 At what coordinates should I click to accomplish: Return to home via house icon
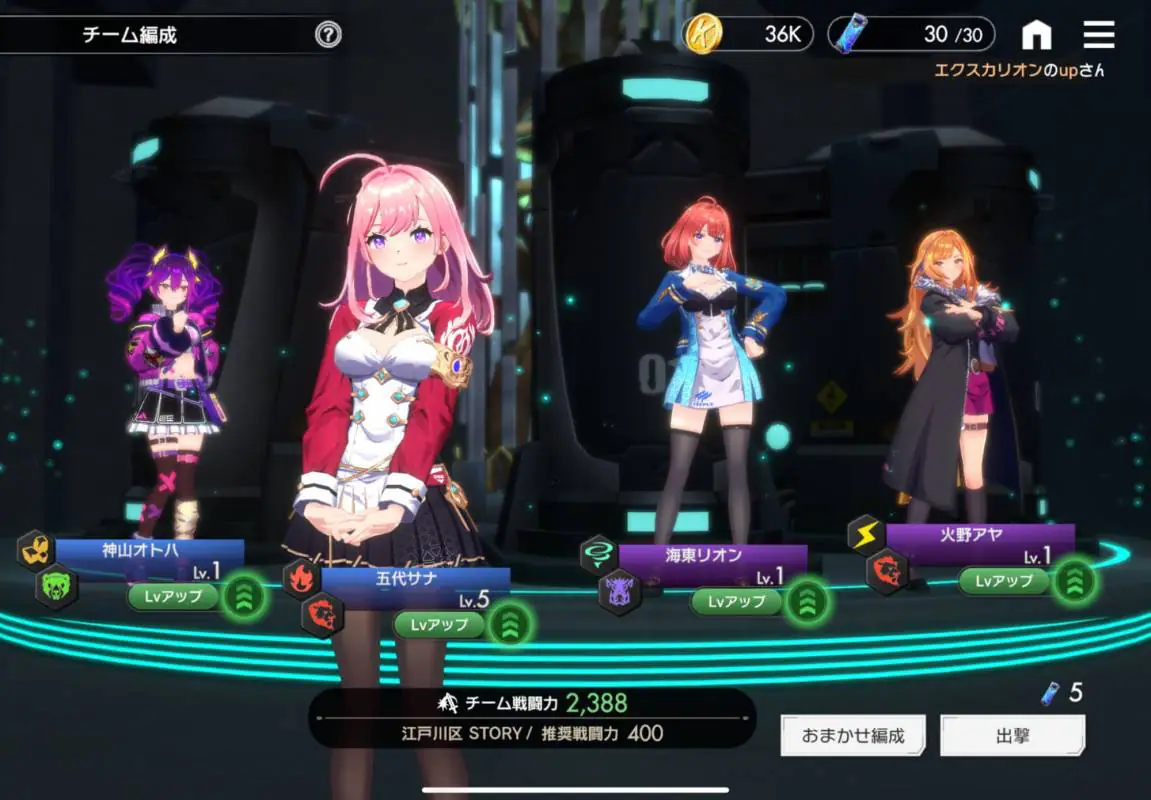(x=1037, y=35)
